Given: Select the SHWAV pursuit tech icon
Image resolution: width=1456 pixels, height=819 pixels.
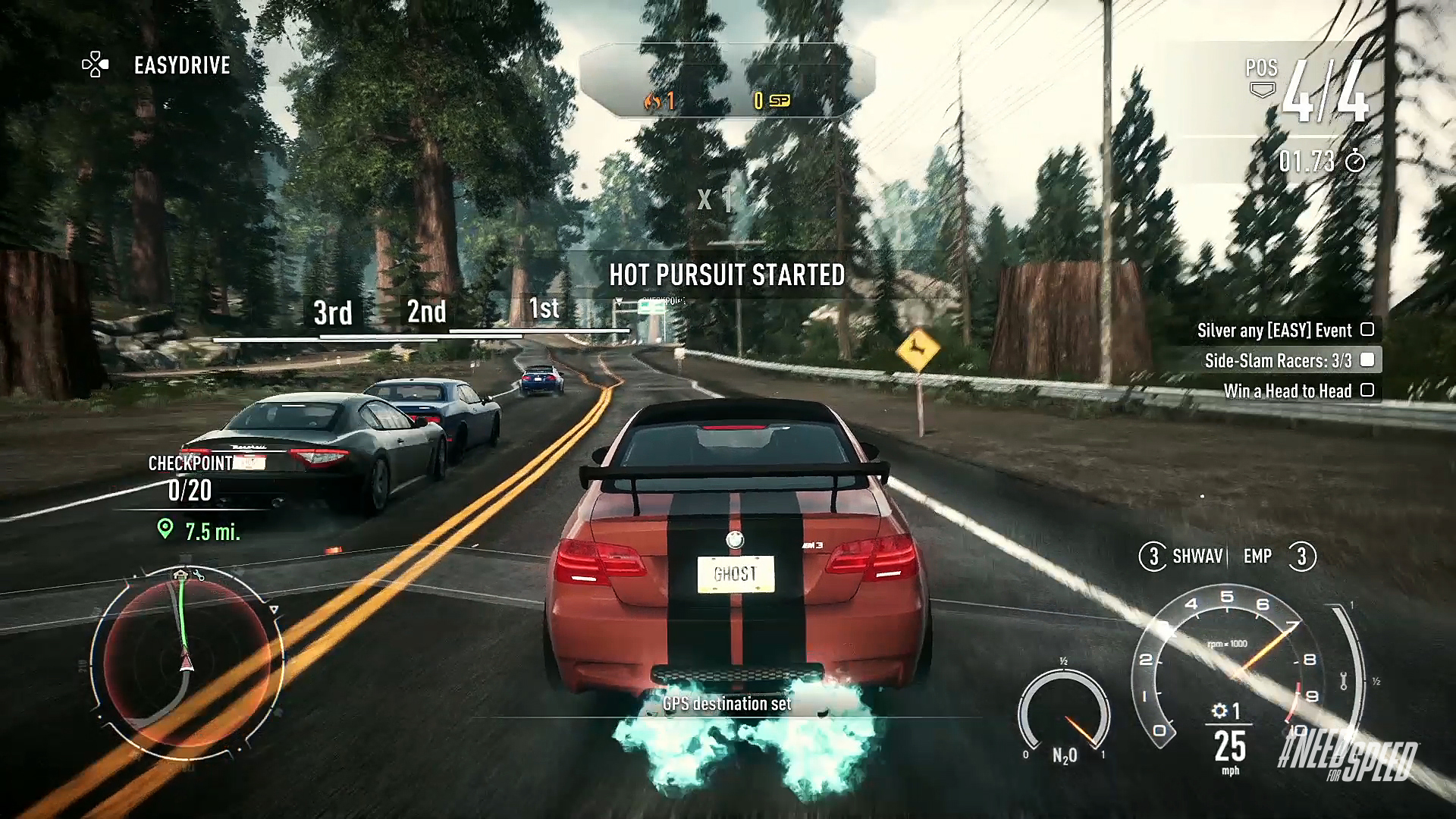Looking at the screenshot, I should [1155, 556].
